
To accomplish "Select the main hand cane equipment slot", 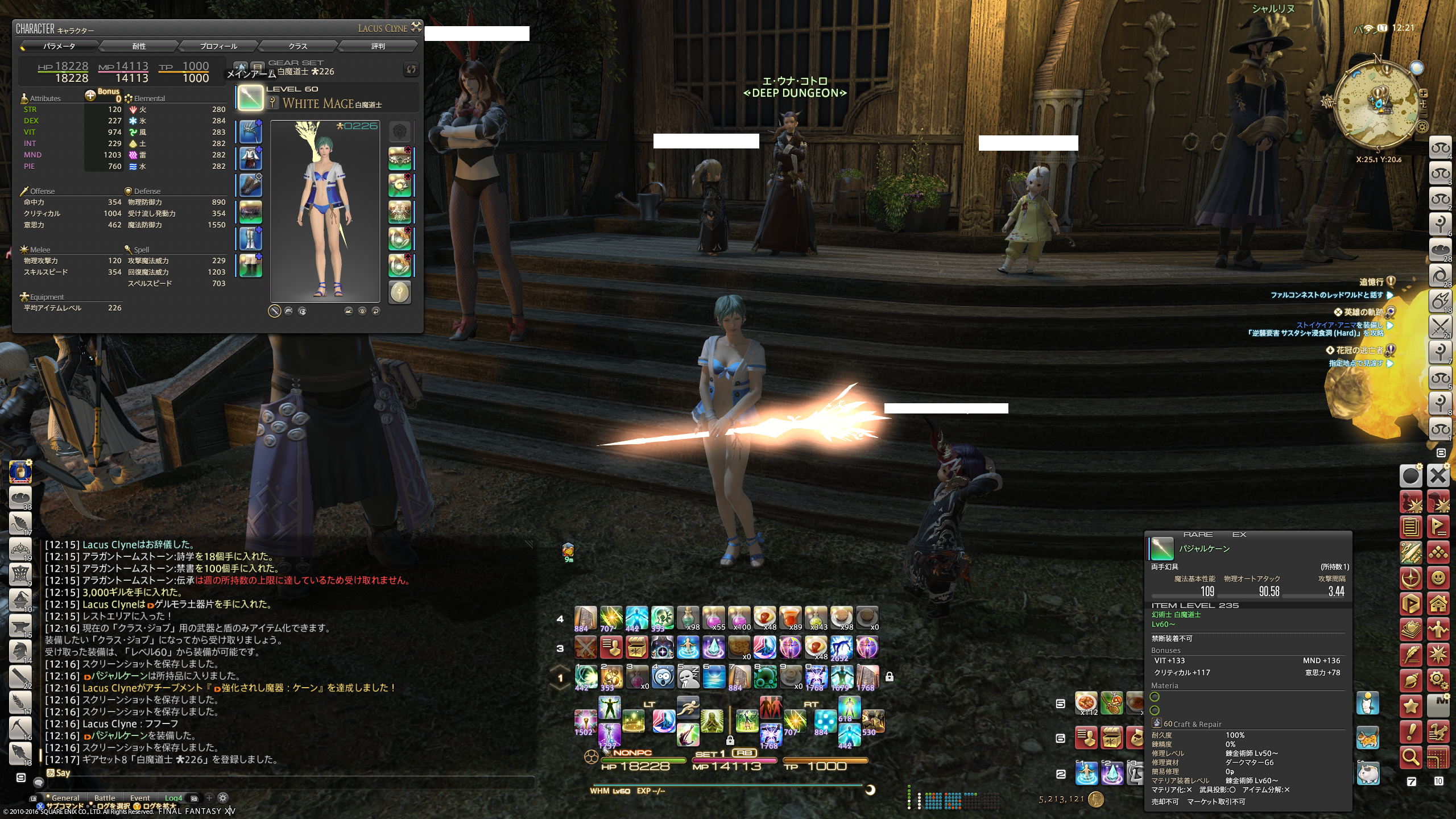I will click(x=250, y=98).
